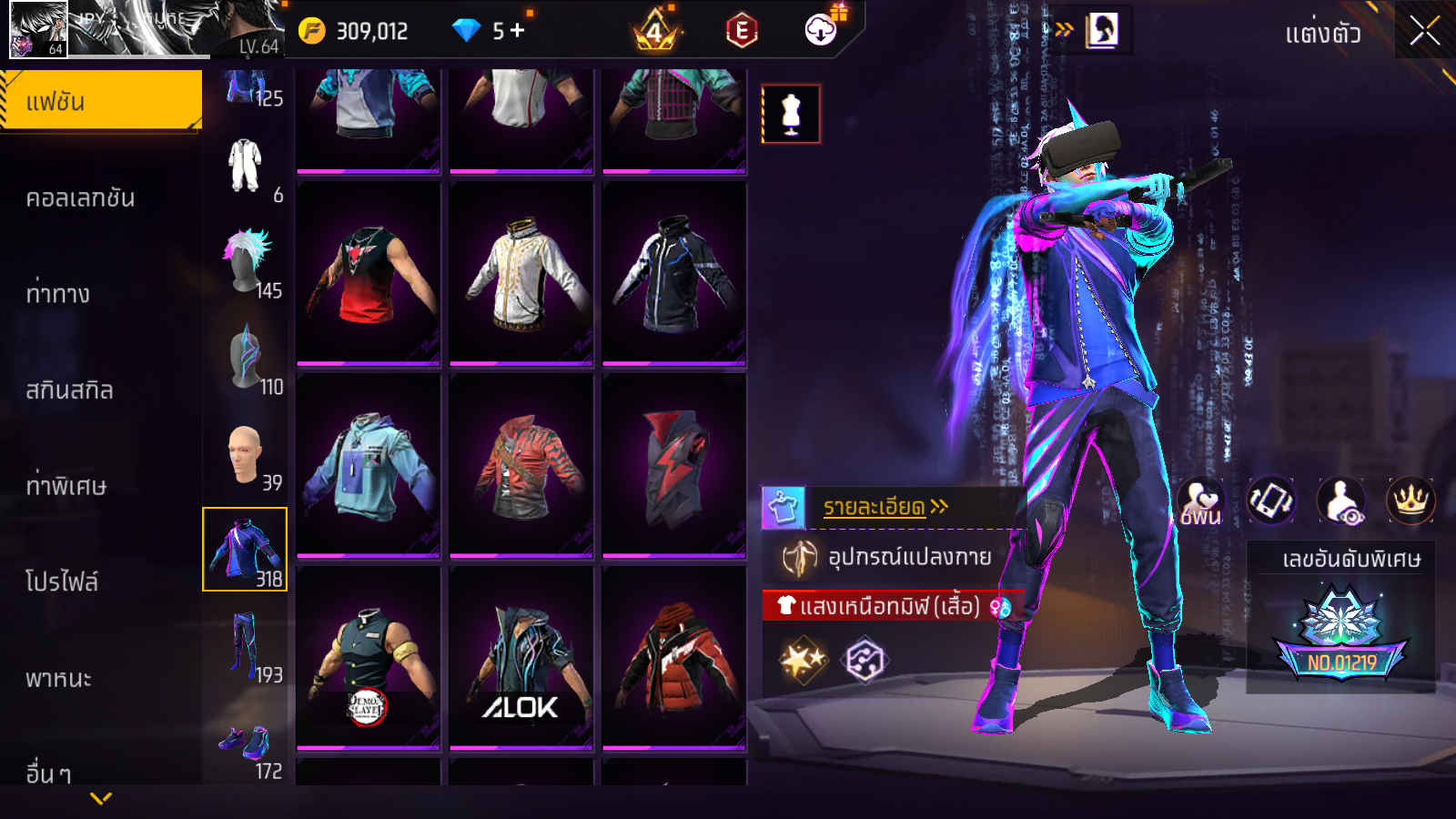Image resolution: width=1456 pixels, height=819 pixels.
Task: Pick the ALOK hooded jacket
Action: [x=521, y=658]
